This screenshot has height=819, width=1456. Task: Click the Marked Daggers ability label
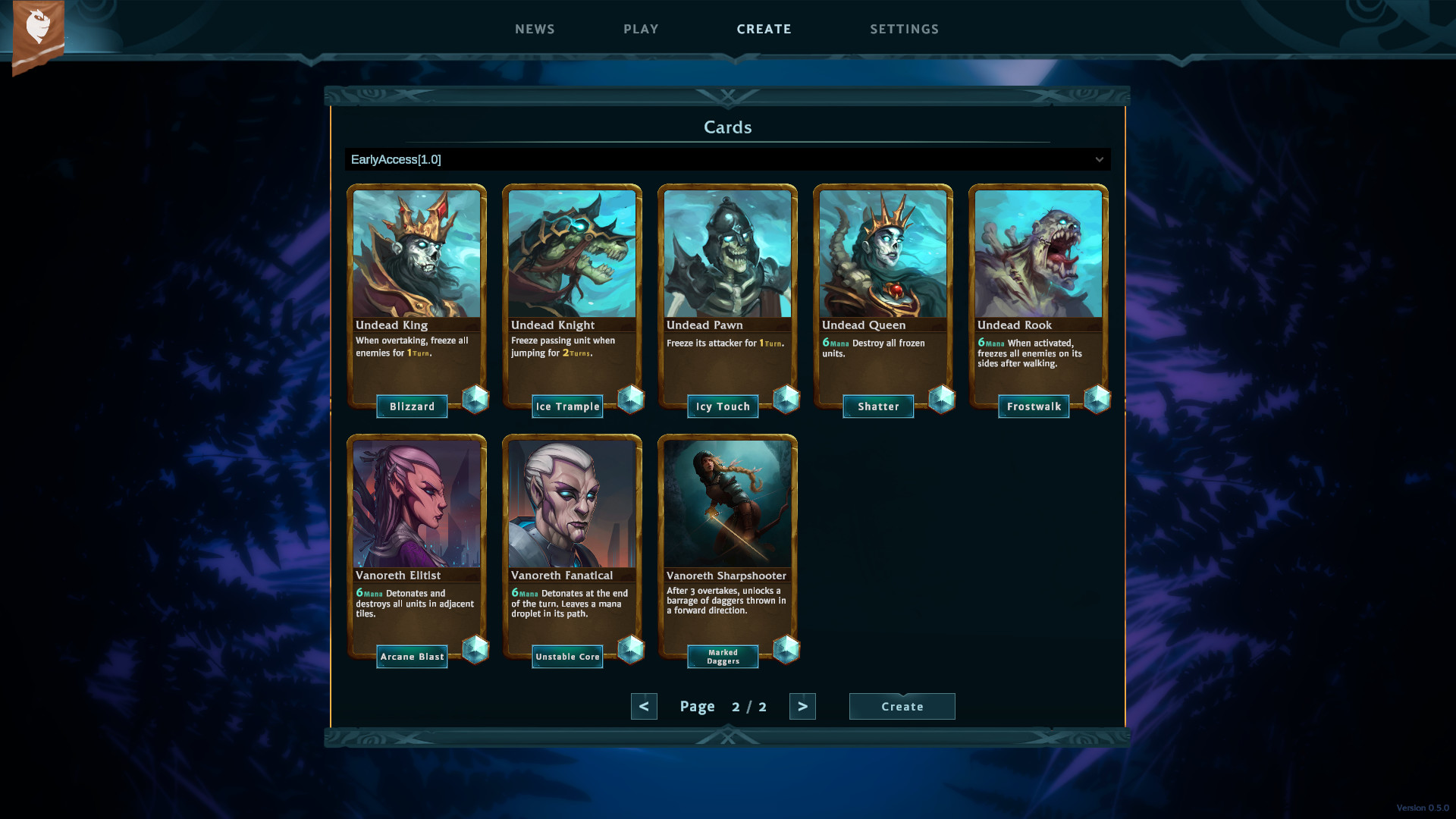point(723,657)
